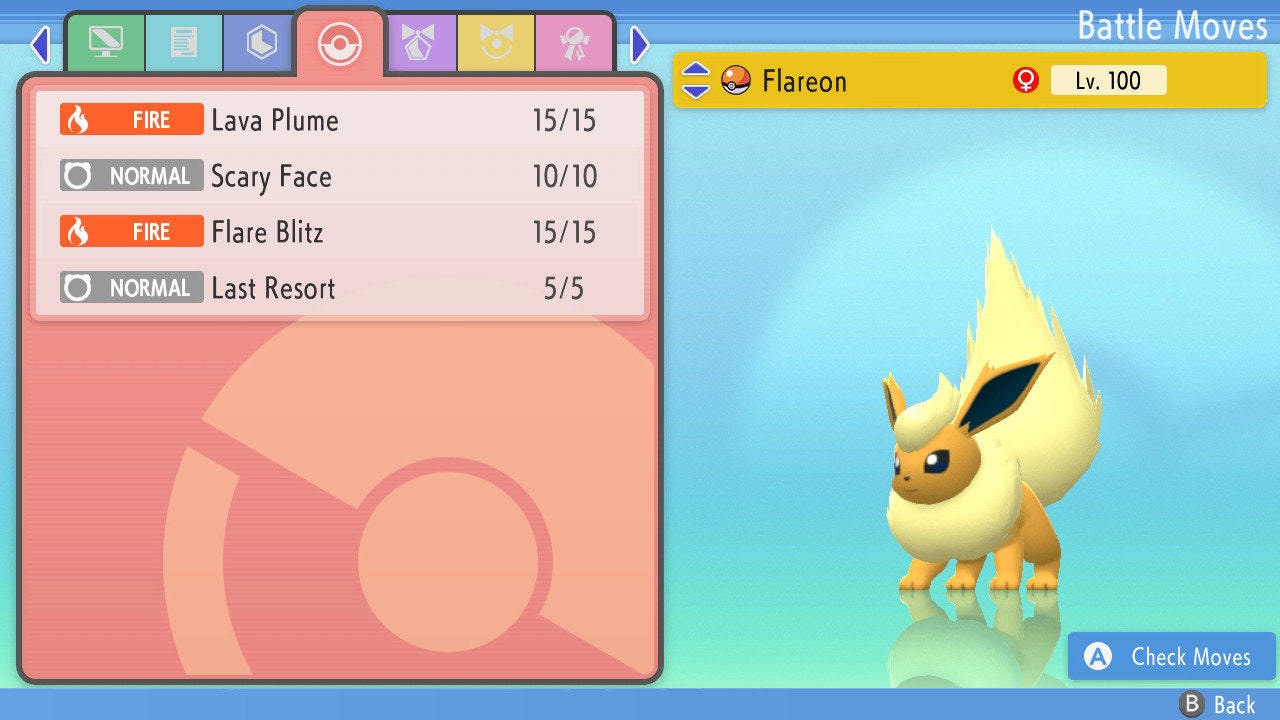The width and height of the screenshot is (1280, 720).
Task: Click the left arrow beside the tabs
Action: 40,45
